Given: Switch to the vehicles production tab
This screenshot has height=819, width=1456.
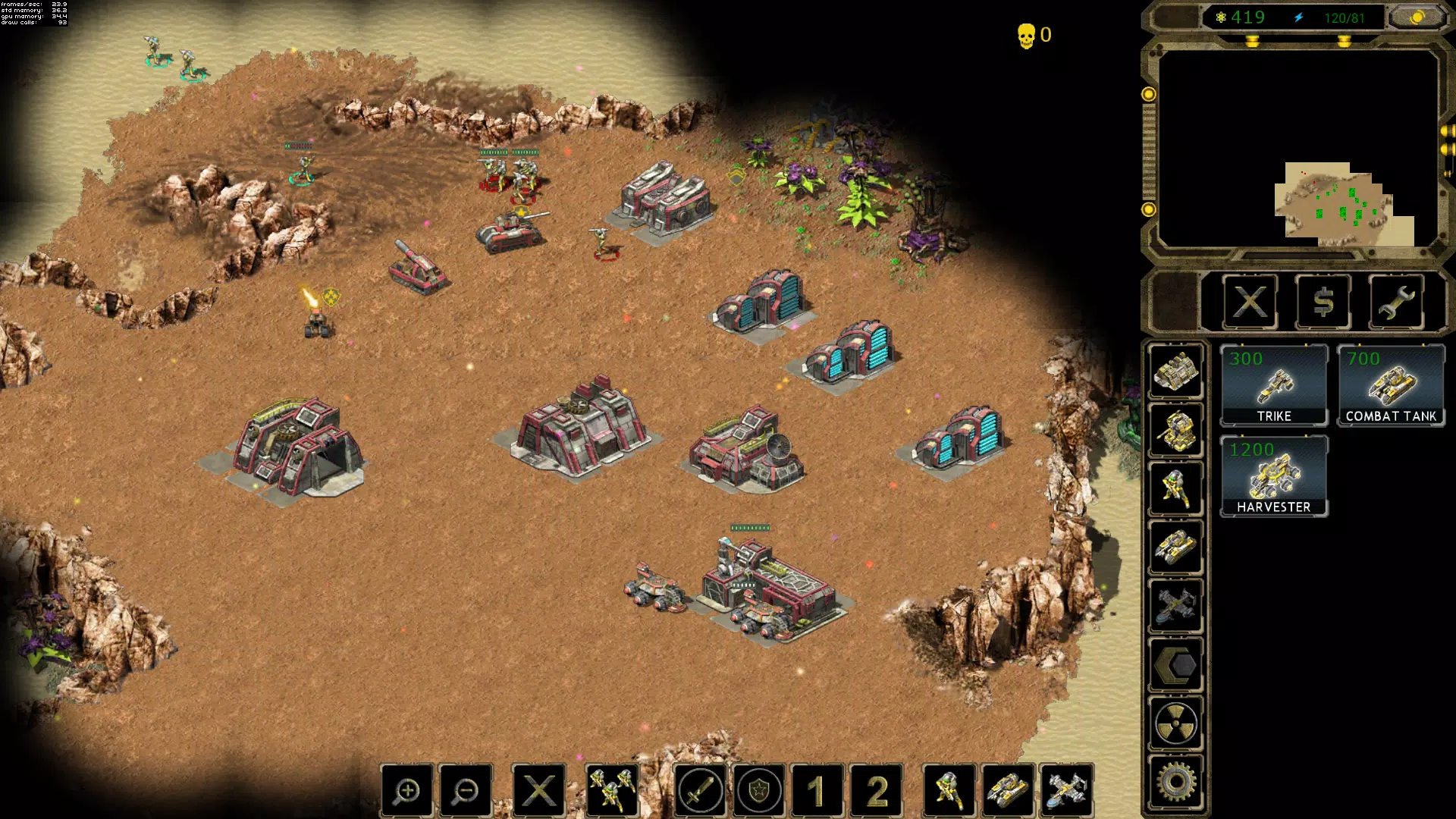Looking at the screenshot, I should point(1176,546).
